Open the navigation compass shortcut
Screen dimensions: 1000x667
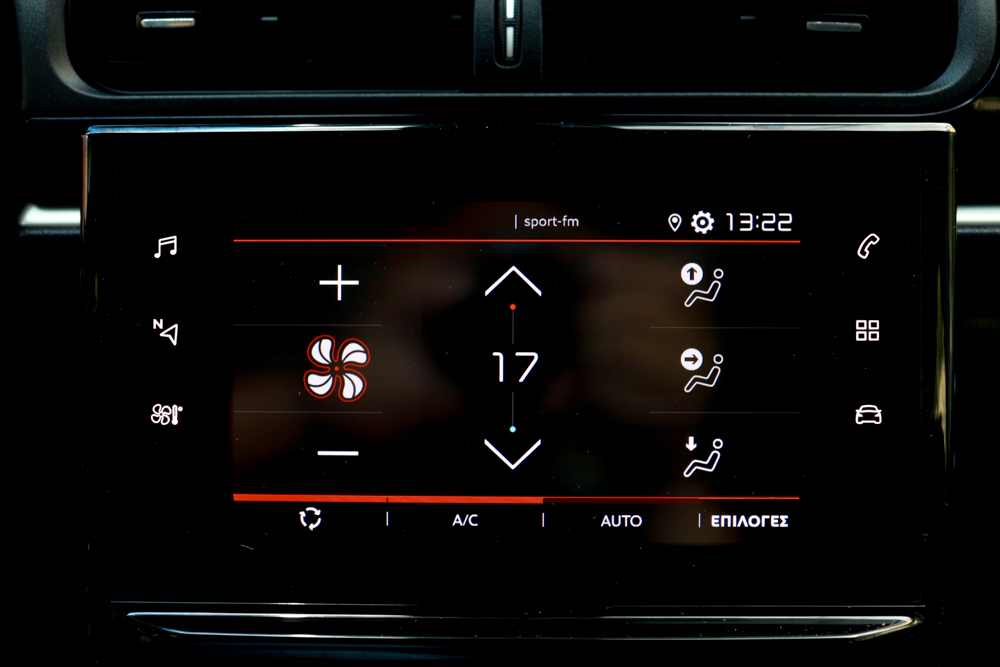click(x=165, y=331)
